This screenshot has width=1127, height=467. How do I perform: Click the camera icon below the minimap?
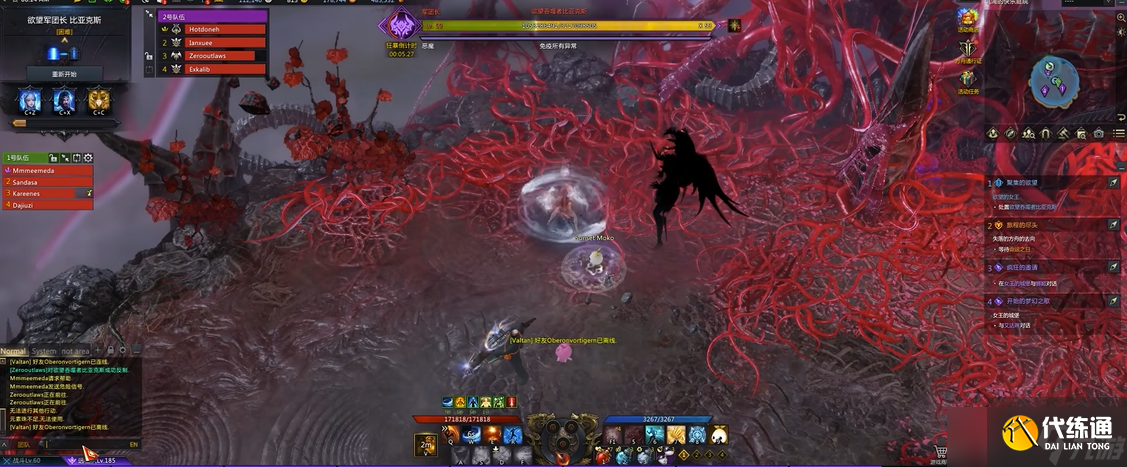(1098, 133)
